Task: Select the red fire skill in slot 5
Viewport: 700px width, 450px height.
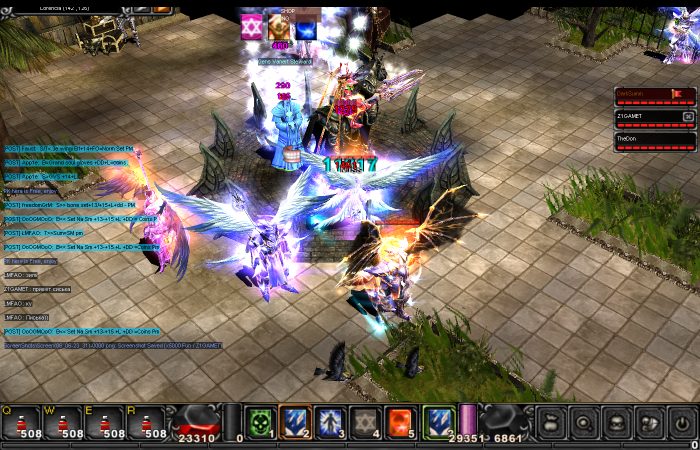Action: (x=401, y=422)
